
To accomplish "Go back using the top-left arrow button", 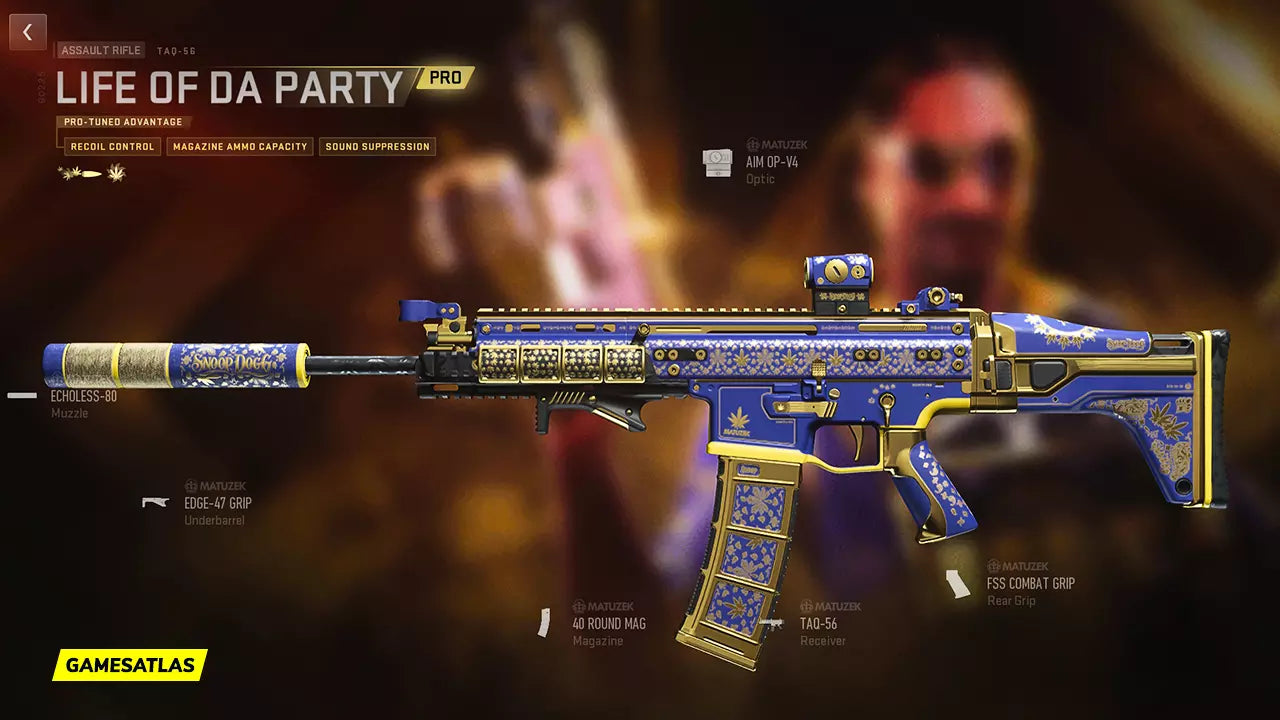I will click(28, 32).
